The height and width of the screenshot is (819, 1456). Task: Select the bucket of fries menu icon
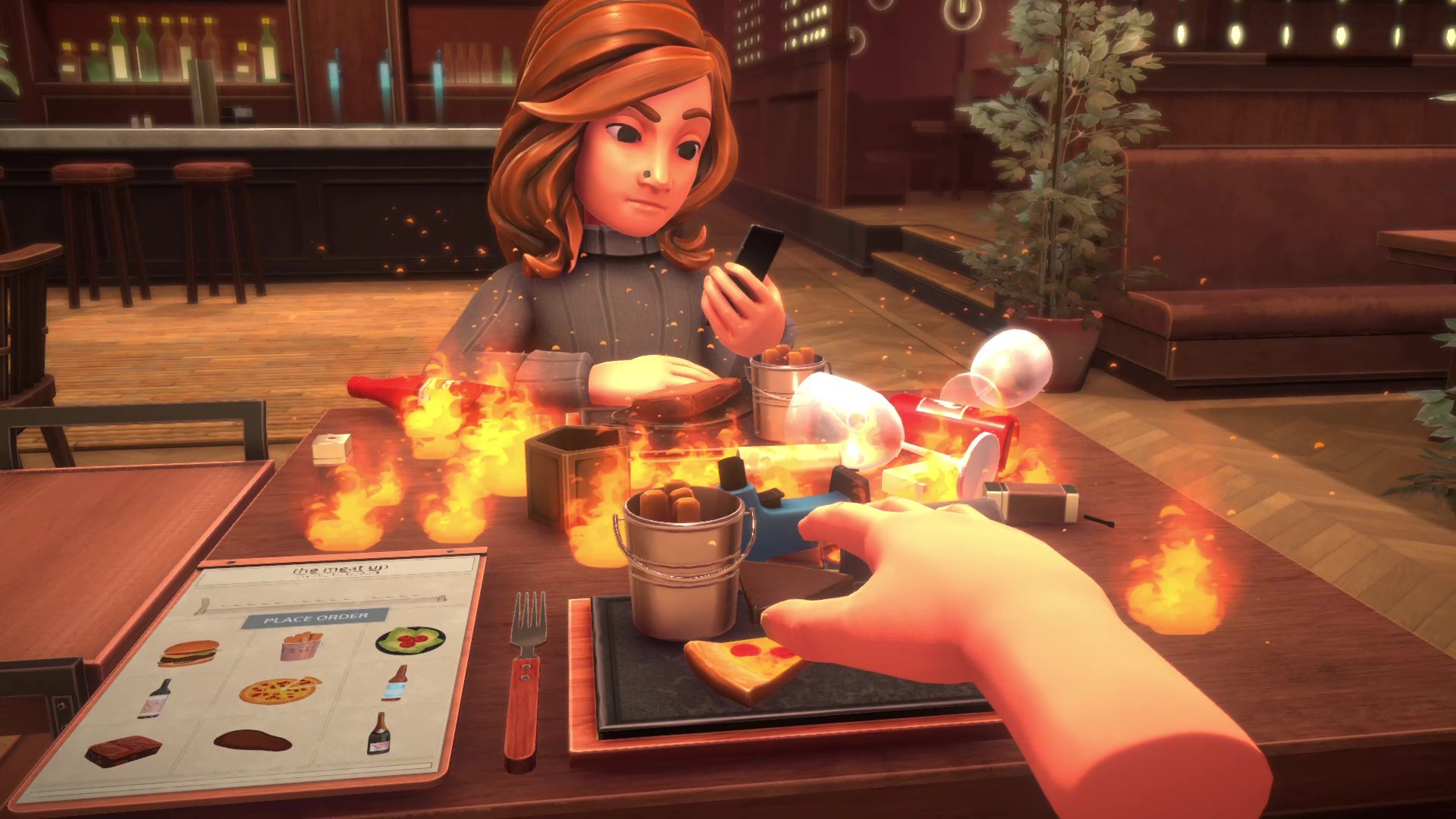(x=303, y=645)
